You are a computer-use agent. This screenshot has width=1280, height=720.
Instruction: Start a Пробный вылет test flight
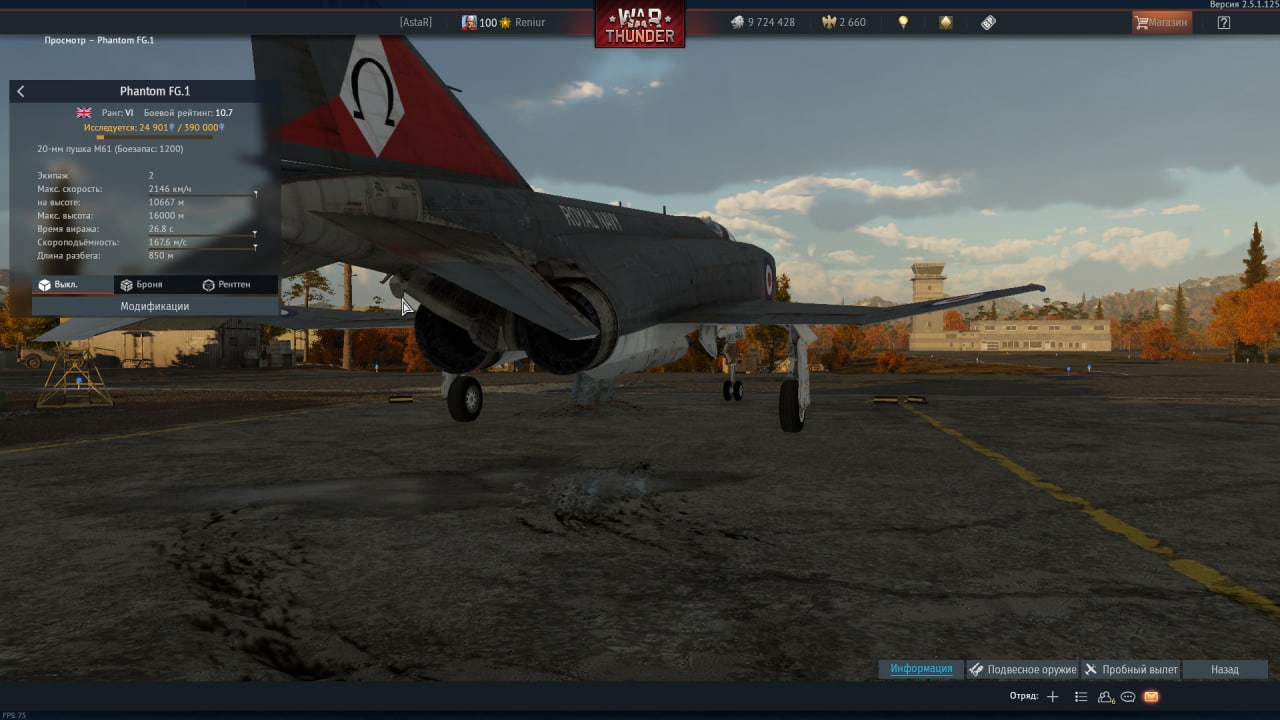[x=1132, y=669]
